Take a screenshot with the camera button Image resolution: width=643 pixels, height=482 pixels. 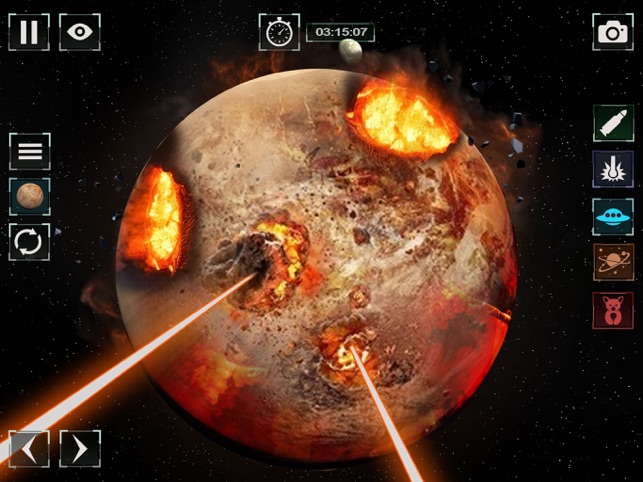coord(612,32)
